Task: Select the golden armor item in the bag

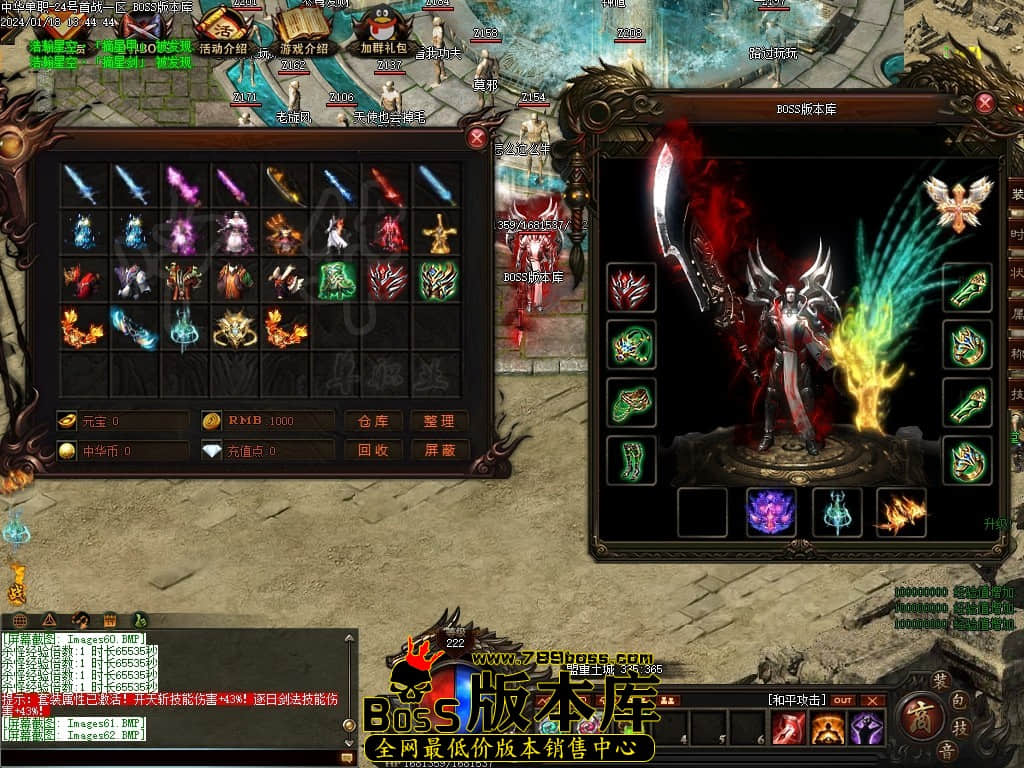Action: tap(438, 233)
